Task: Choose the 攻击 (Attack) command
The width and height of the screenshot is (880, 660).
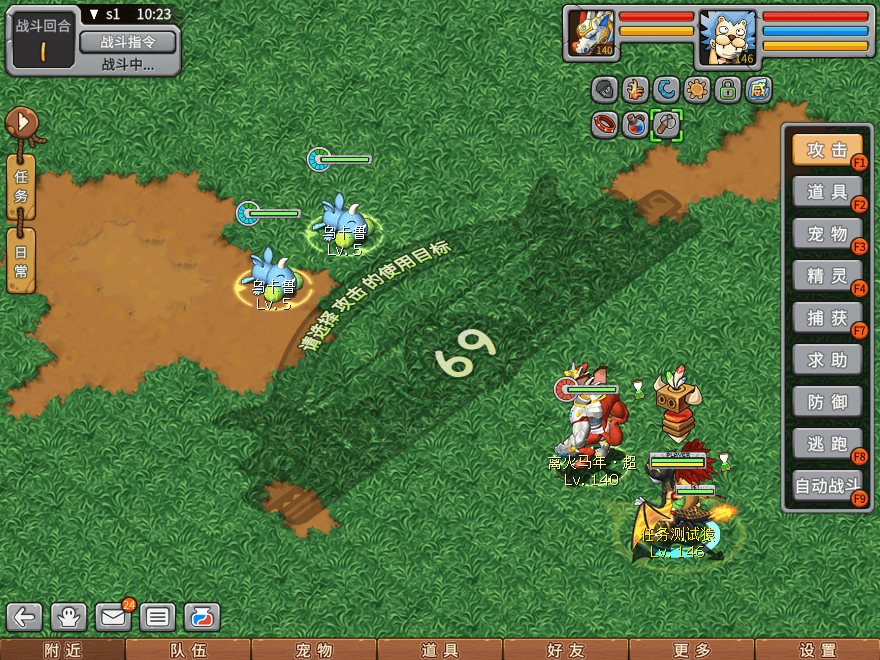Action: pyautogui.click(x=827, y=150)
